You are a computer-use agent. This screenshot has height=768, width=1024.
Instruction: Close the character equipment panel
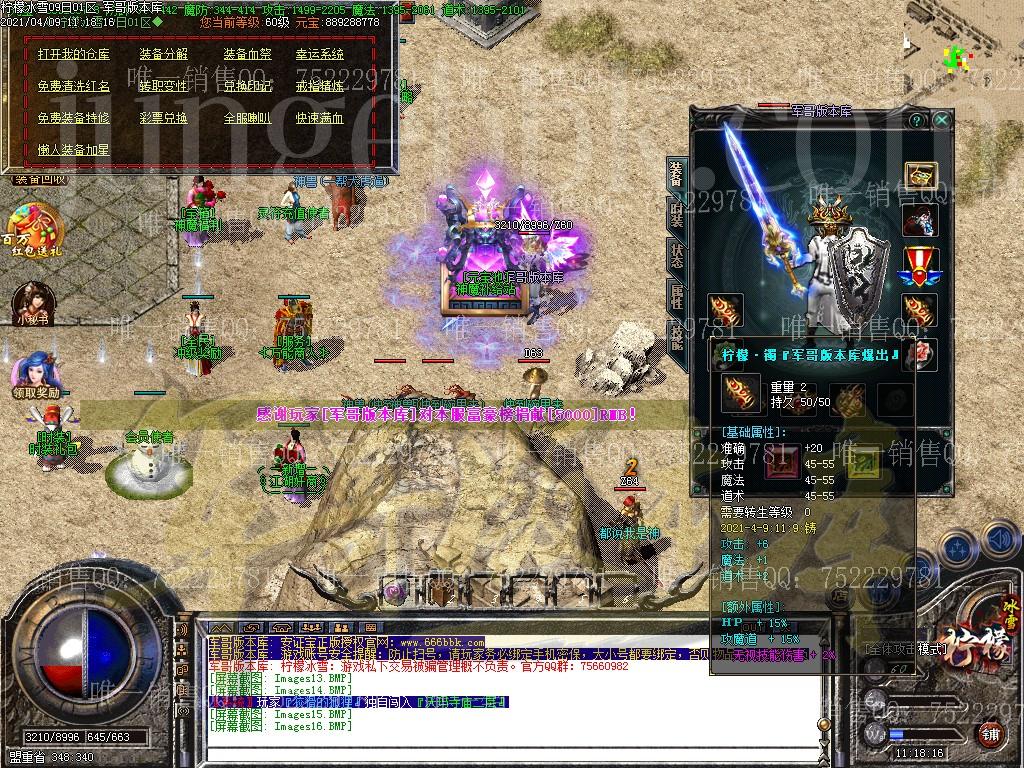click(x=941, y=120)
